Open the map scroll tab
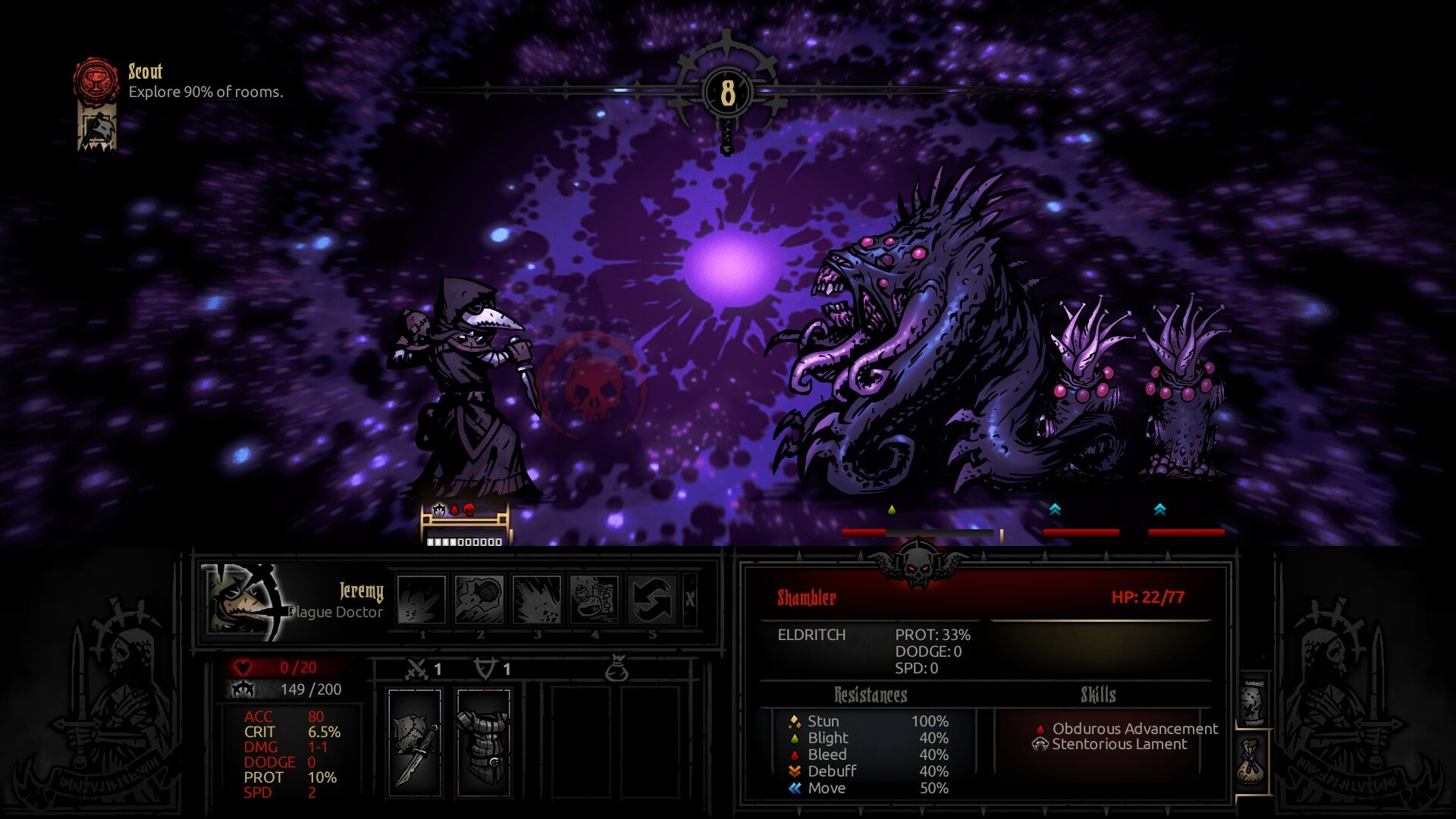The width and height of the screenshot is (1456, 819). tap(1253, 701)
